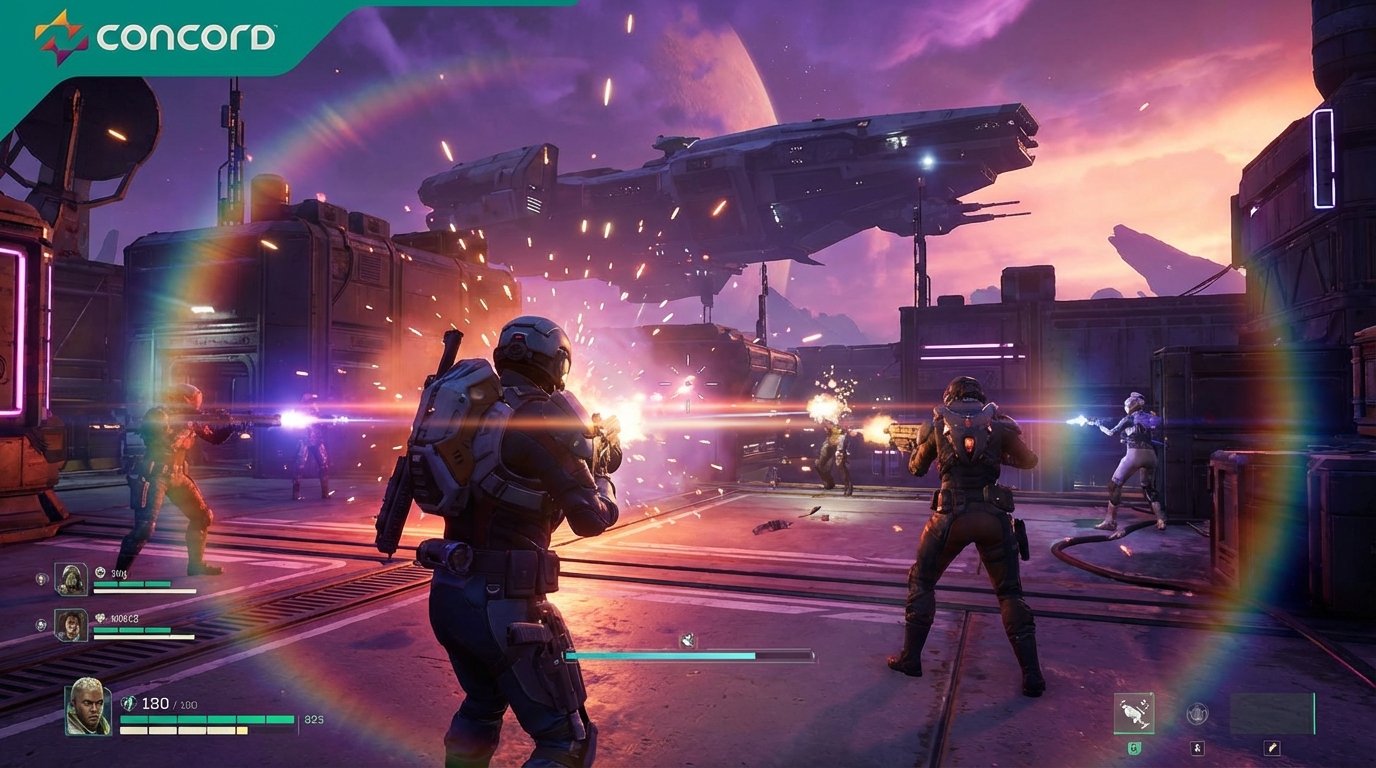
Task: Select the green shield buff icon
Action: (1134, 748)
